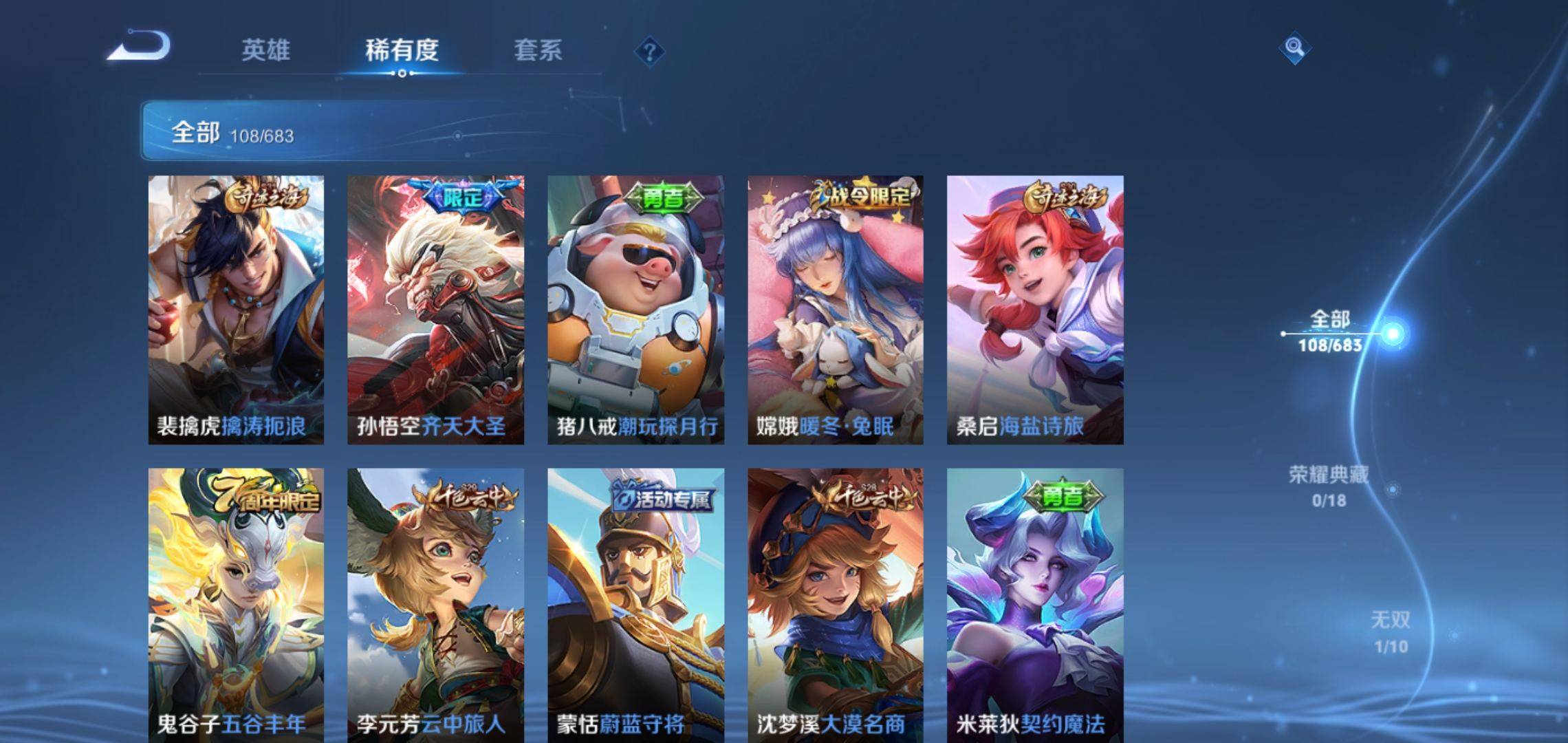Select the 米莱狄 契约魔法 skin card
Viewport: 1568px width, 743px height.
click(x=1035, y=605)
